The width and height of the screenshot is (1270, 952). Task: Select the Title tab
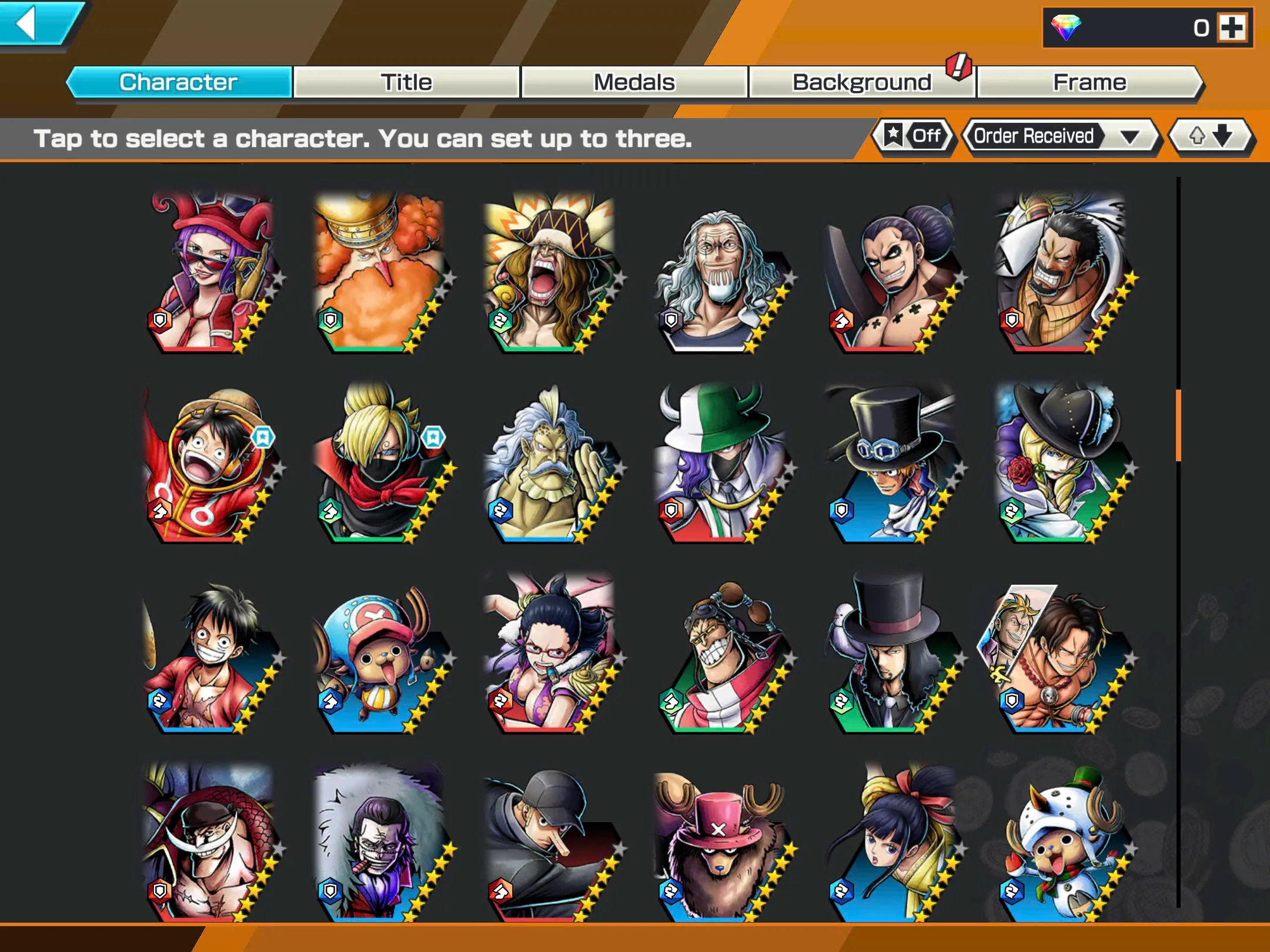click(407, 82)
